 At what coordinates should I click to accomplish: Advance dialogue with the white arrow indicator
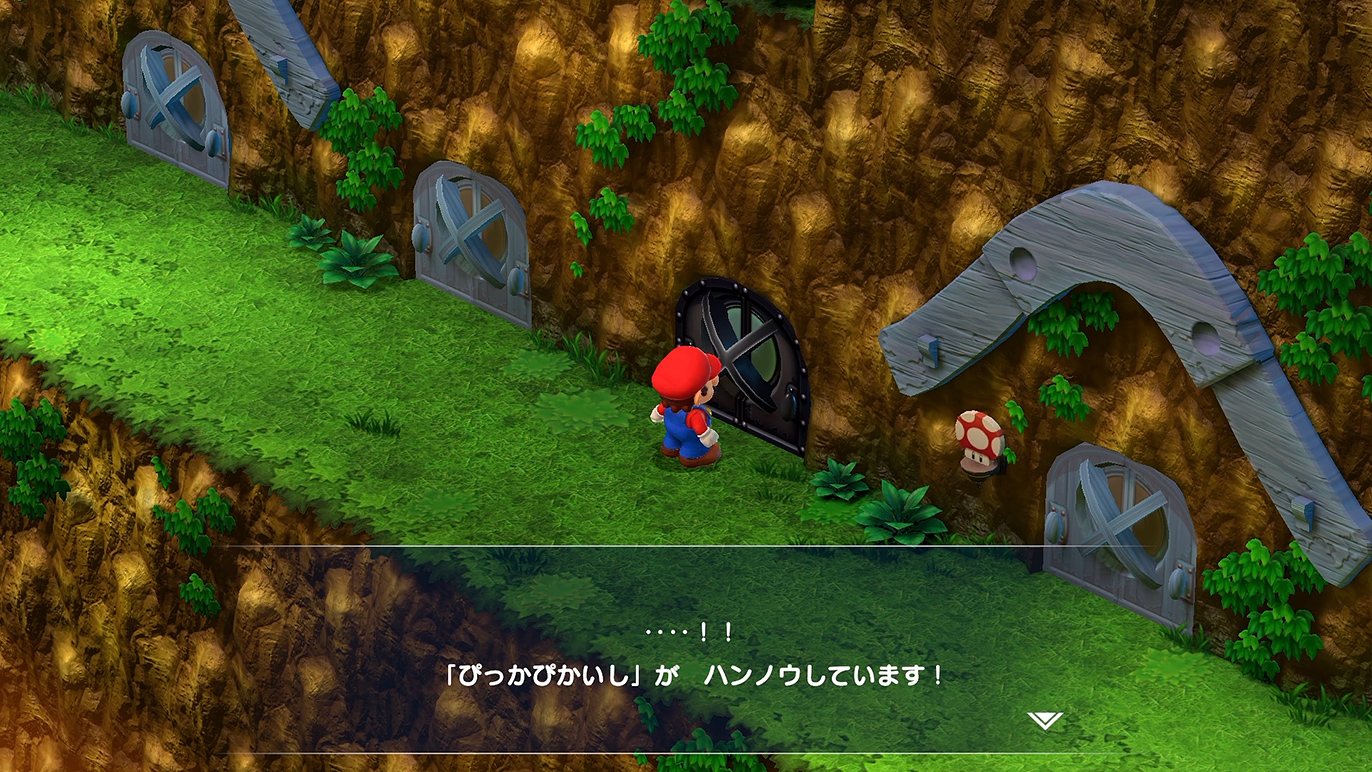click(1045, 720)
